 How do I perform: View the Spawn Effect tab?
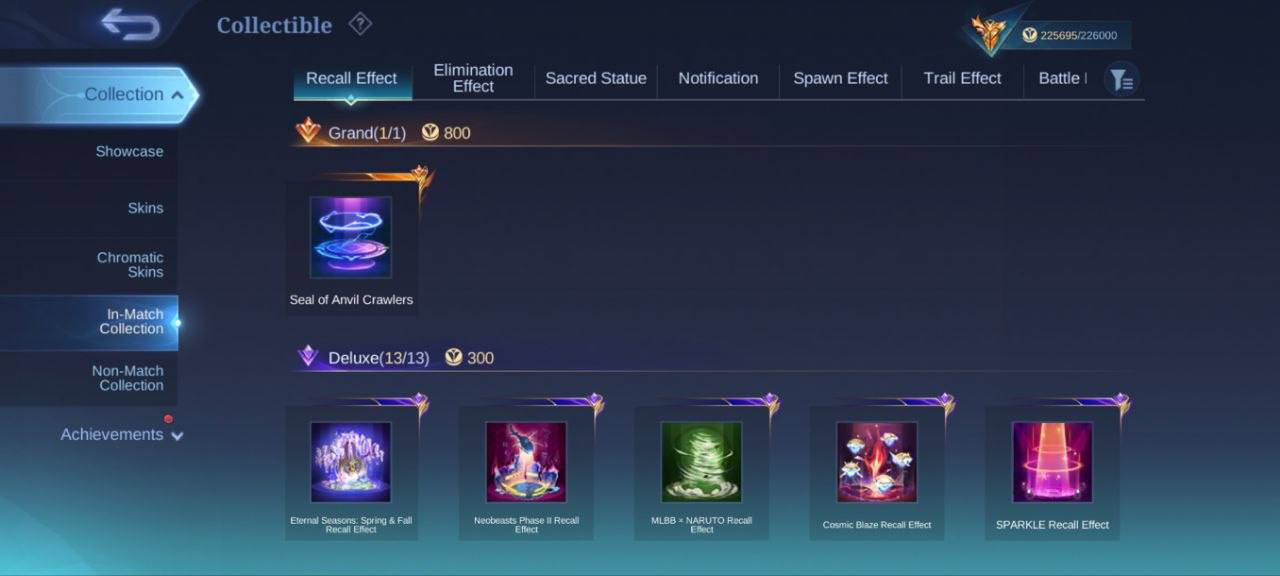840,78
